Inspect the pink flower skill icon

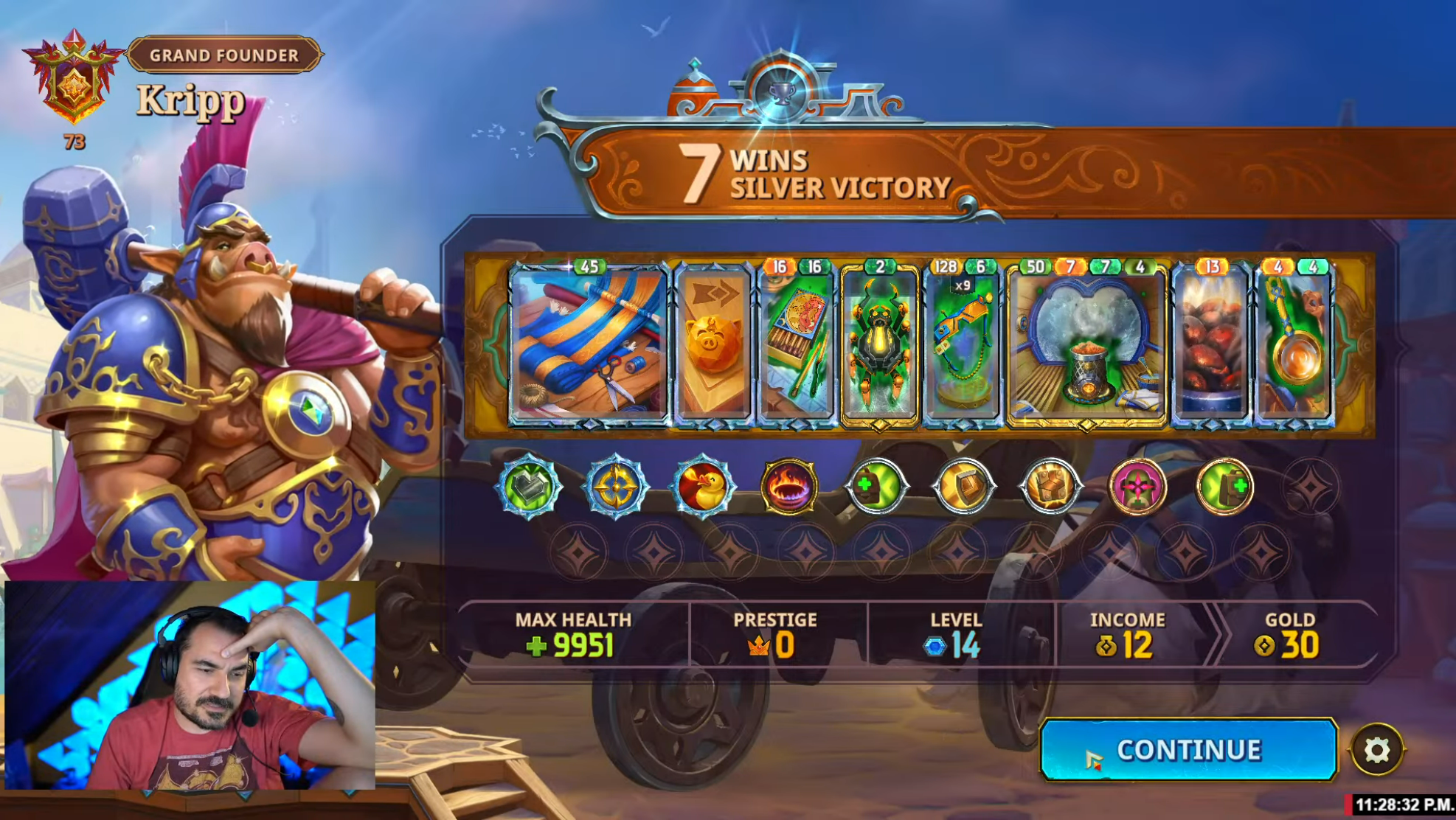[x=1137, y=487]
